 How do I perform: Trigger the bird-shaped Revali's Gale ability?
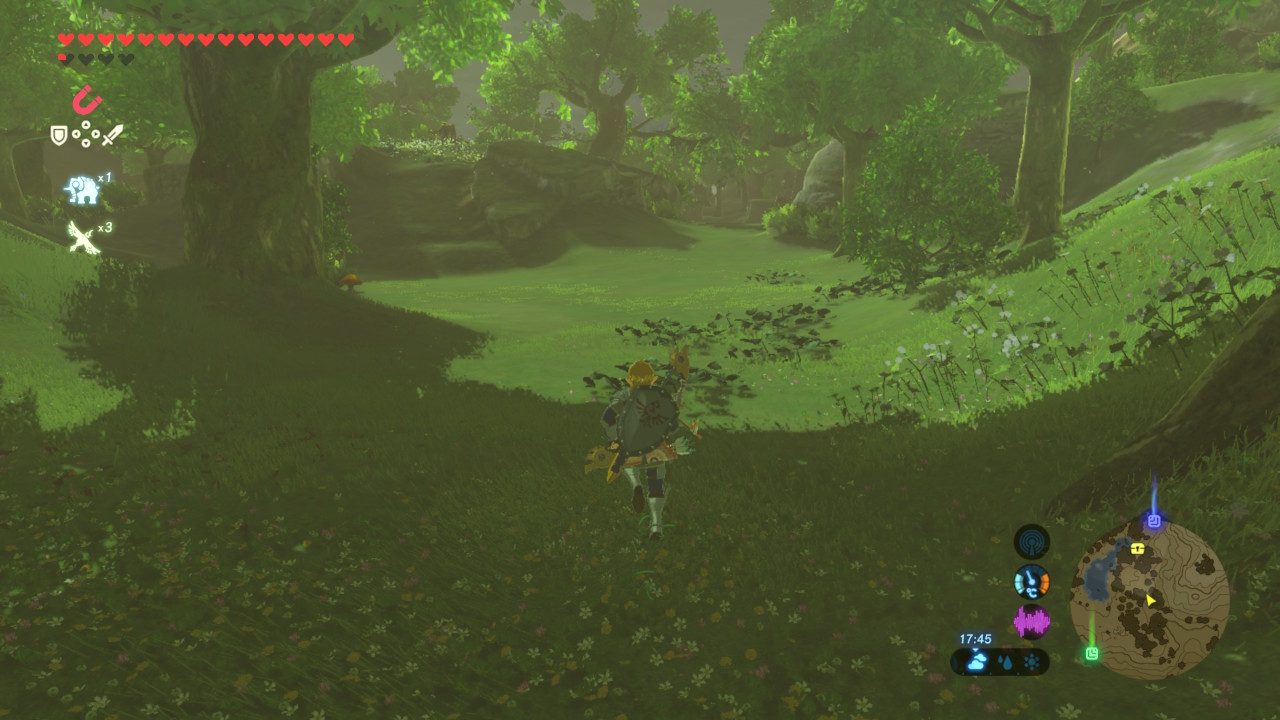pyautogui.click(x=82, y=238)
